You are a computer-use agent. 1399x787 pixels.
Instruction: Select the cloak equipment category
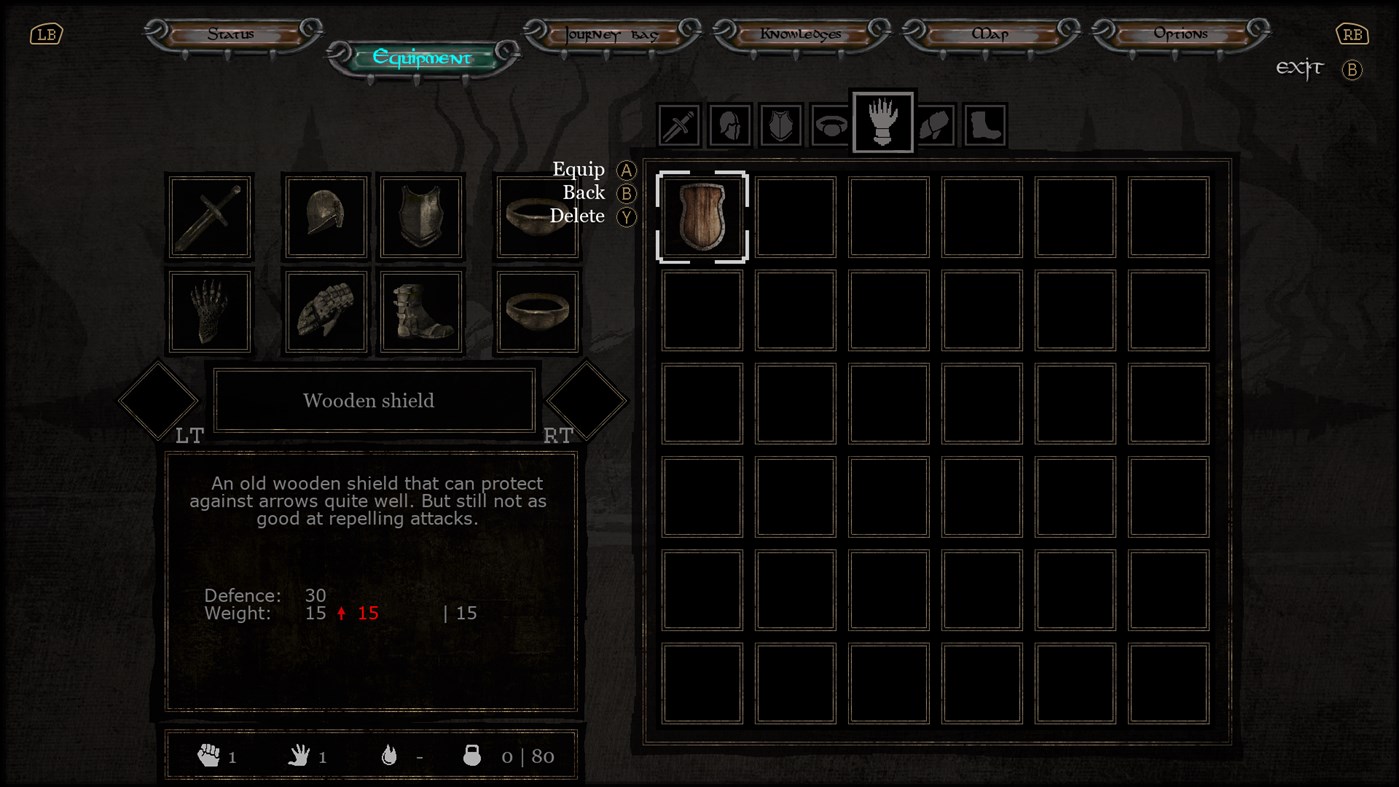pos(934,124)
